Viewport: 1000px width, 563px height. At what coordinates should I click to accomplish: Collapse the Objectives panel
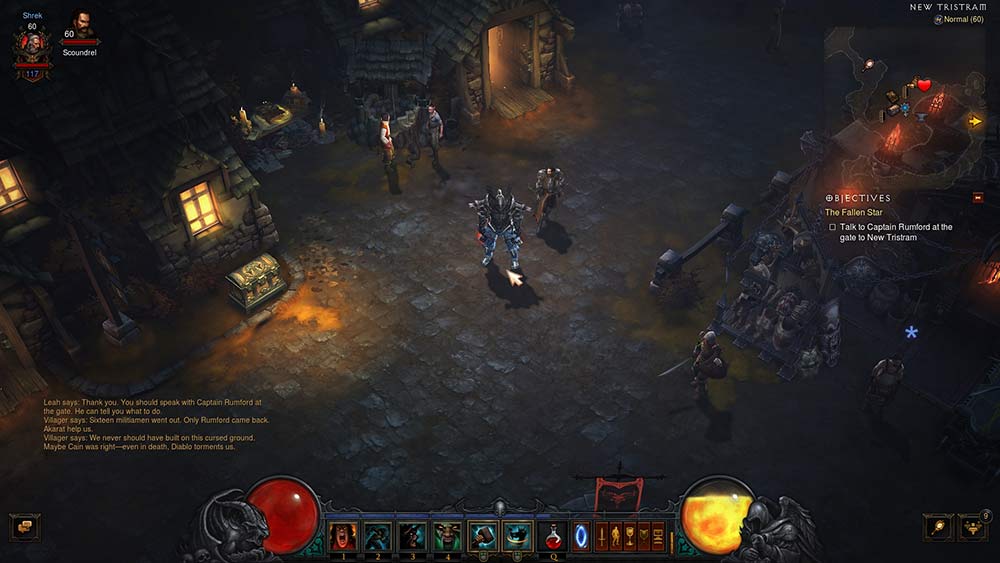tap(977, 198)
